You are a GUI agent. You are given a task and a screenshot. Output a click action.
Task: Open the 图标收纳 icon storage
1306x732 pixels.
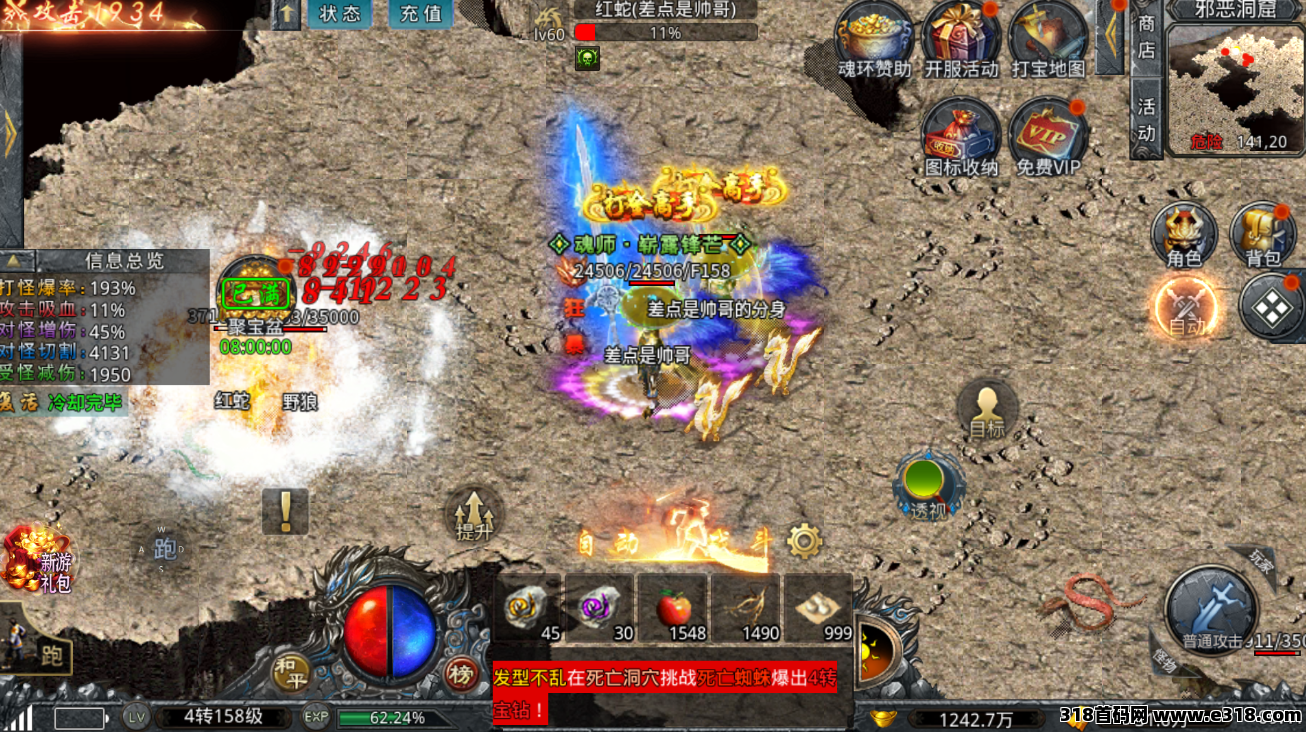[x=960, y=135]
